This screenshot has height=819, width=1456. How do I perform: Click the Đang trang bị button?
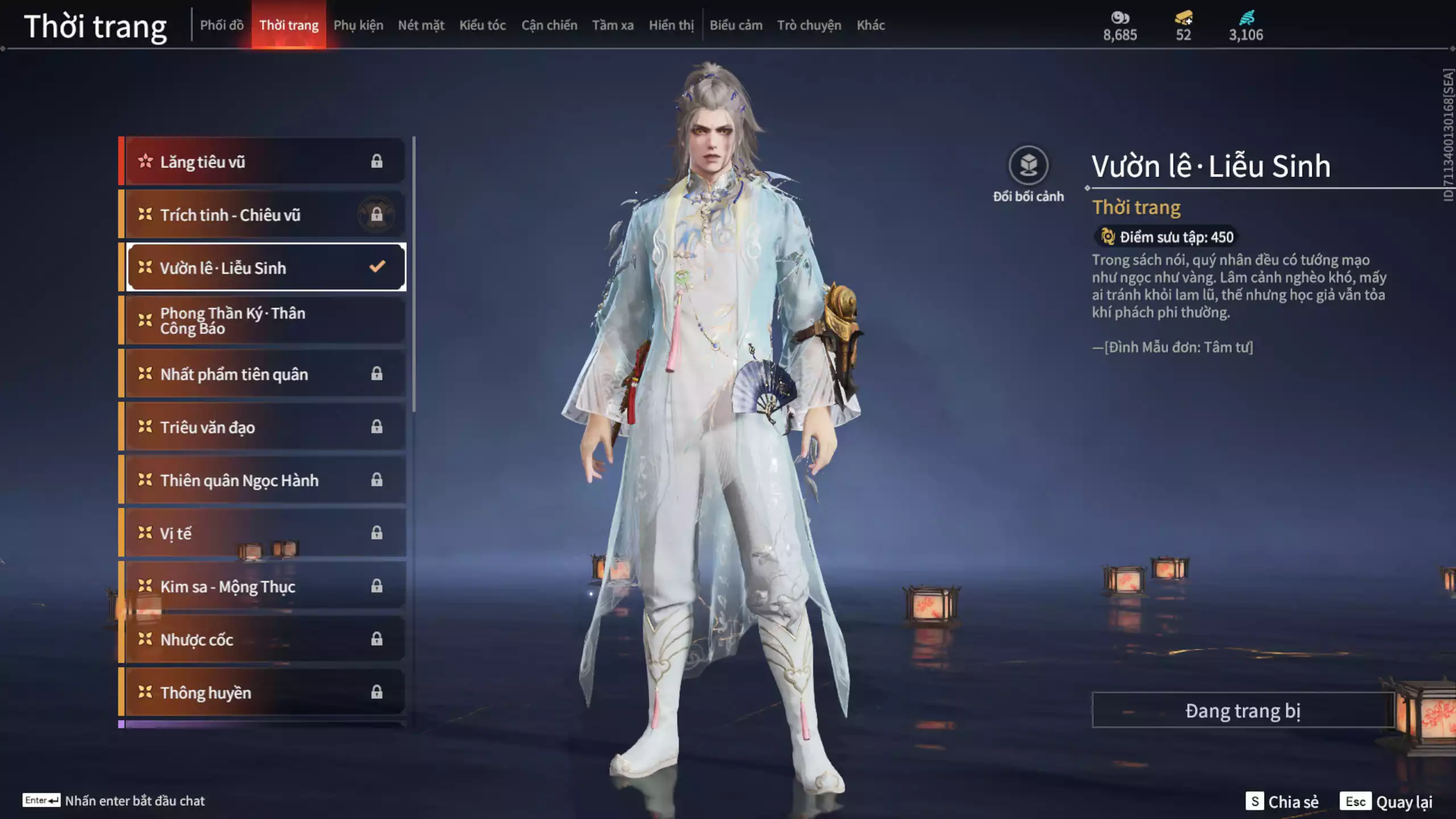pyautogui.click(x=1243, y=710)
